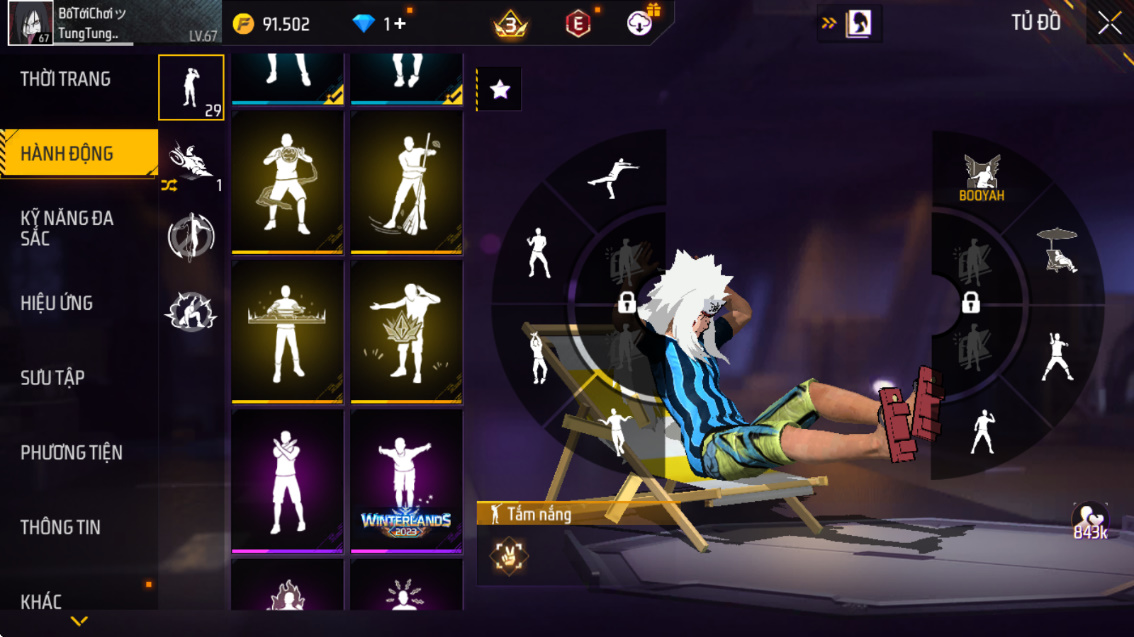The image size is (1134, 637).
Task: Open the star favorites filter
Action: coord(499,90)
